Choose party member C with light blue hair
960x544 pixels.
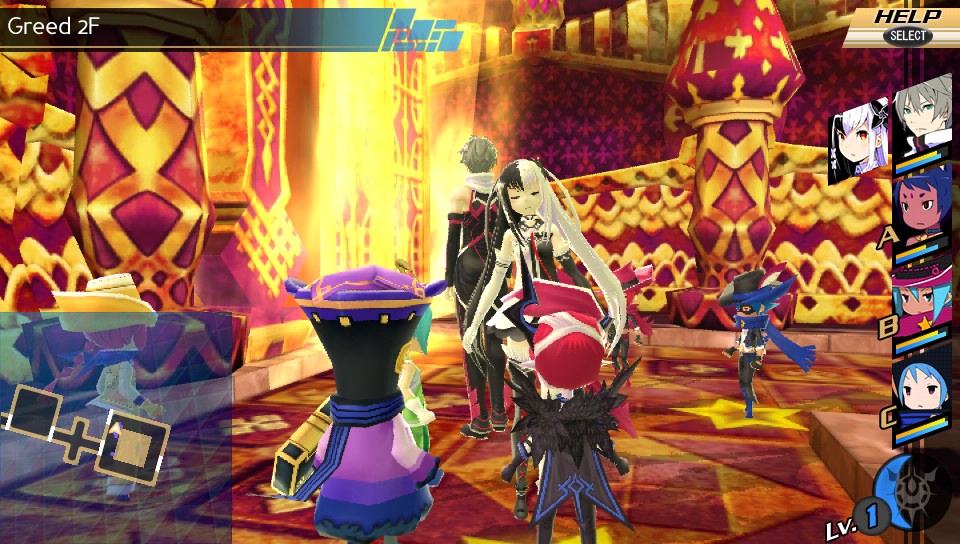pyautogui.click(x=920, y=395)
